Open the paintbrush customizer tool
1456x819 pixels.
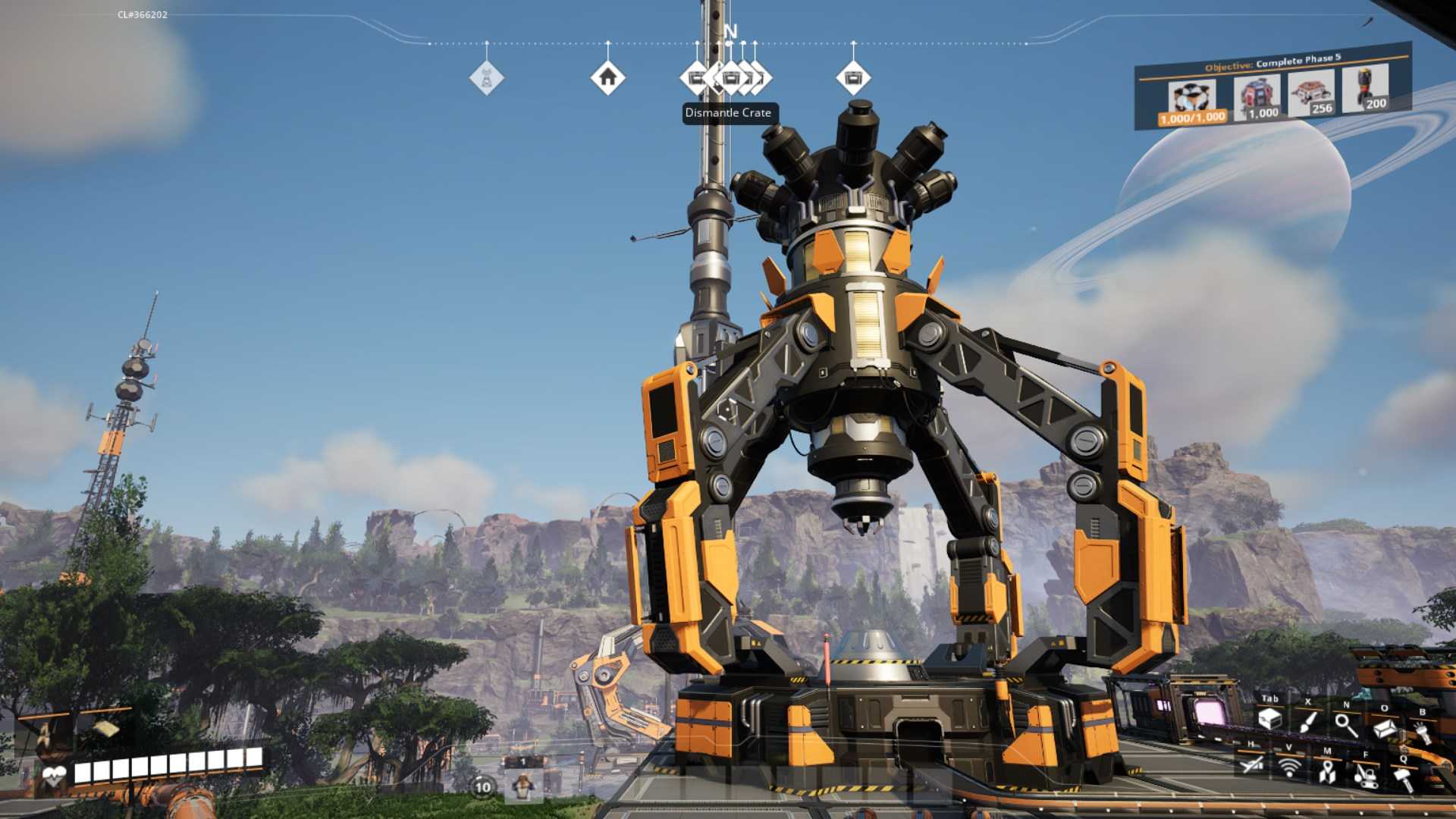[1308, 722]
